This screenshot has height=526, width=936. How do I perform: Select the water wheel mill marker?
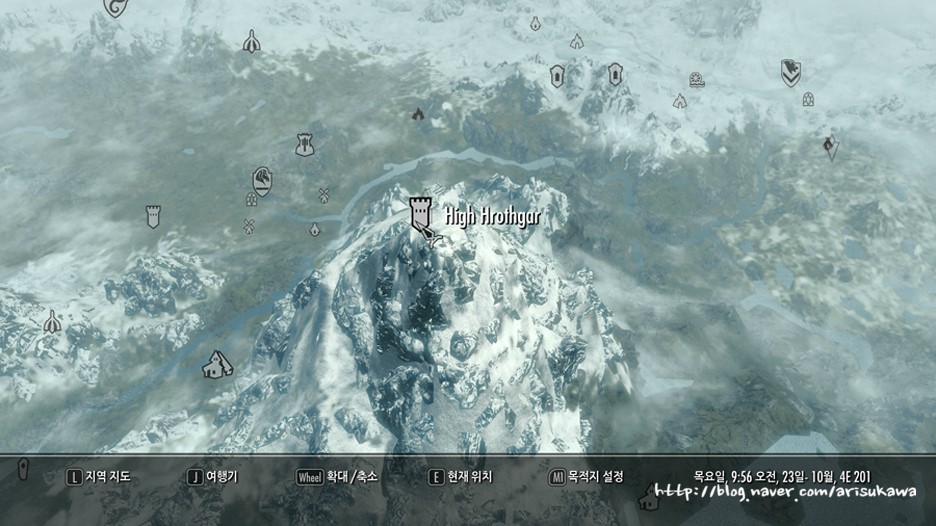pyautogui.click(x=696, y=79)
